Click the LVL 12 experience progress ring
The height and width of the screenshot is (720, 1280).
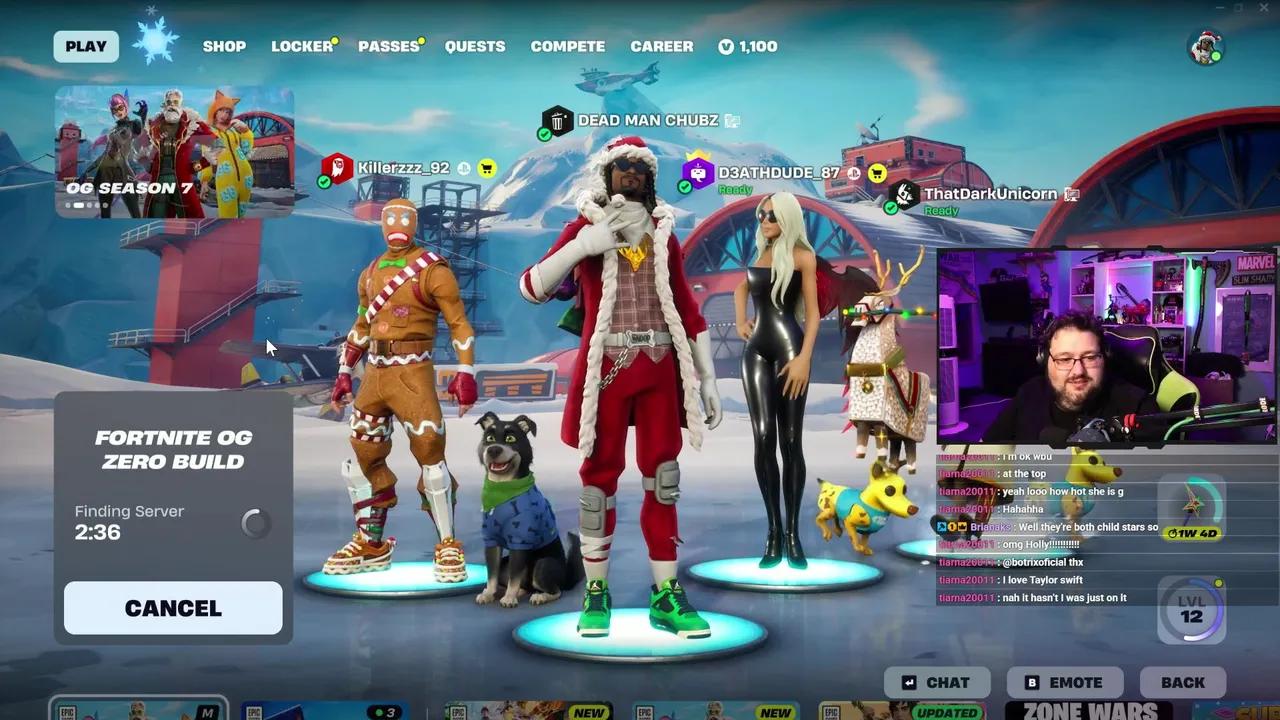click(x=1190, y=611)
